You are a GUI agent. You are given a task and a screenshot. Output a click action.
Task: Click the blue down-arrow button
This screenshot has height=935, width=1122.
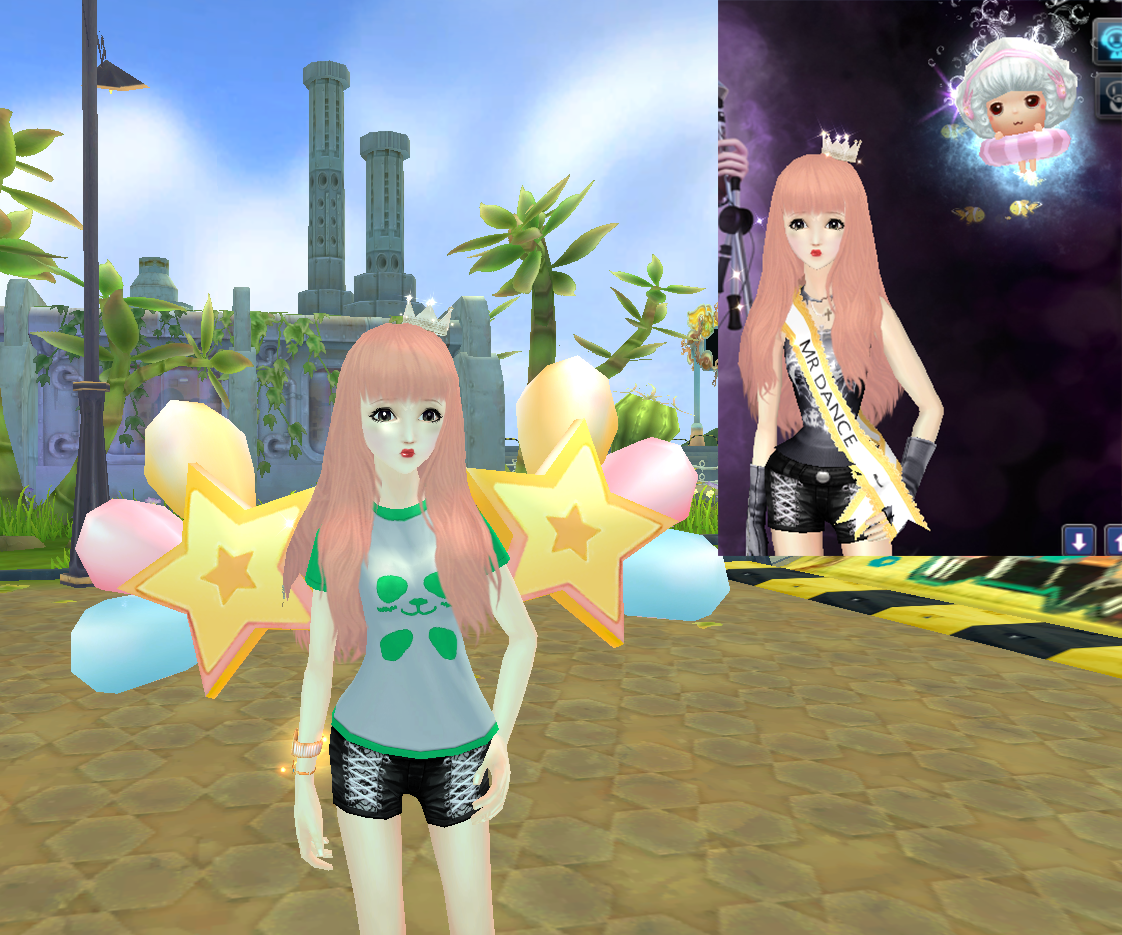1078,541
